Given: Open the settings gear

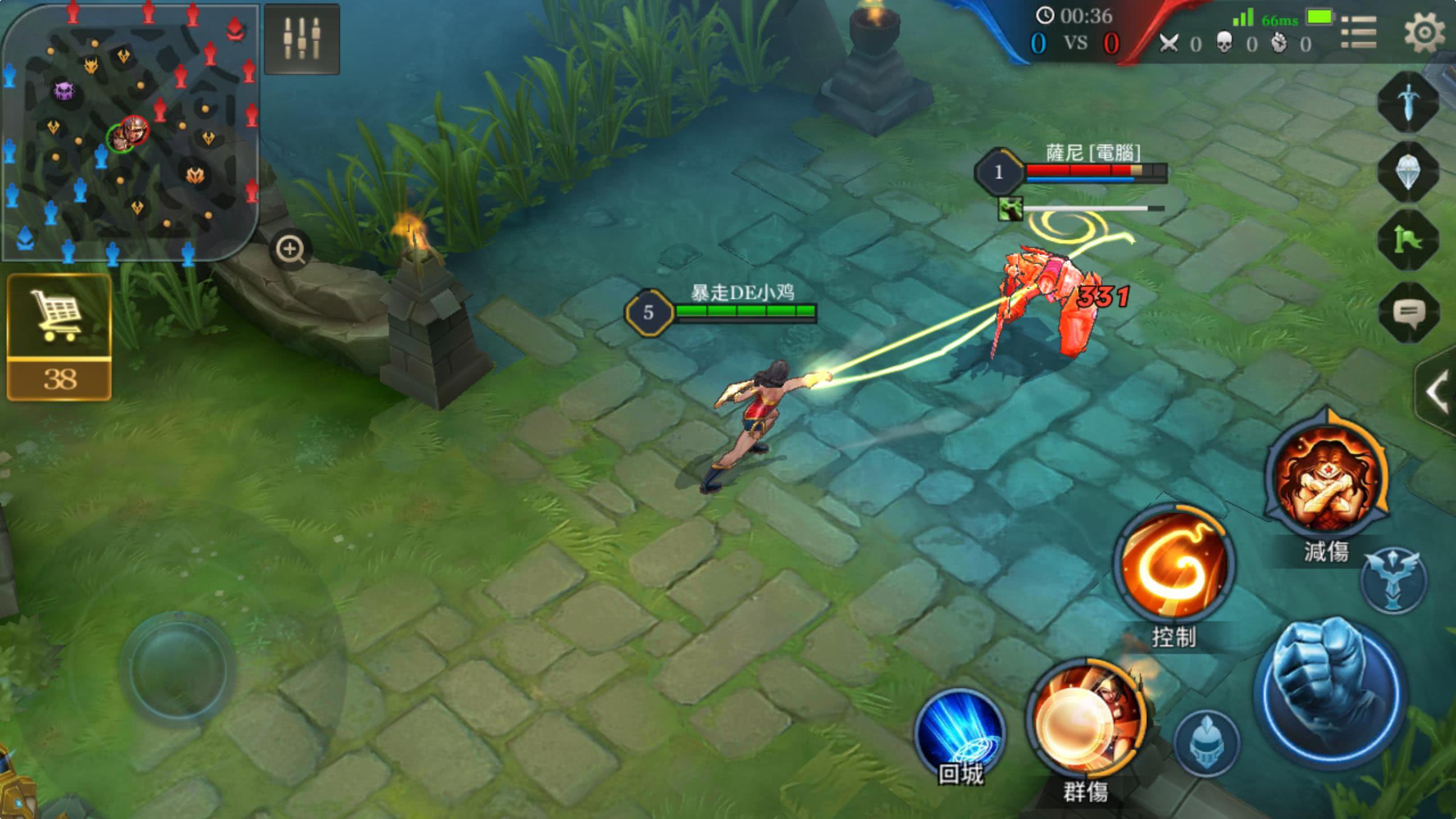Looking at the screenshot, I should coord(1424,32).
